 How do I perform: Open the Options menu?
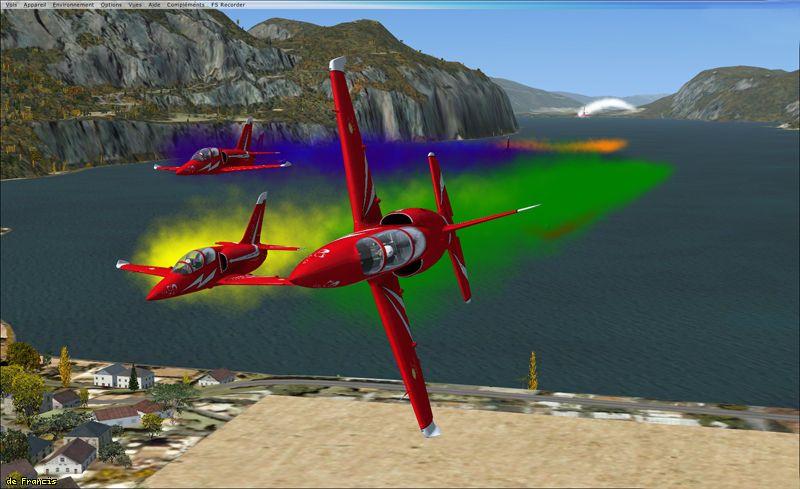pos(111,4)
